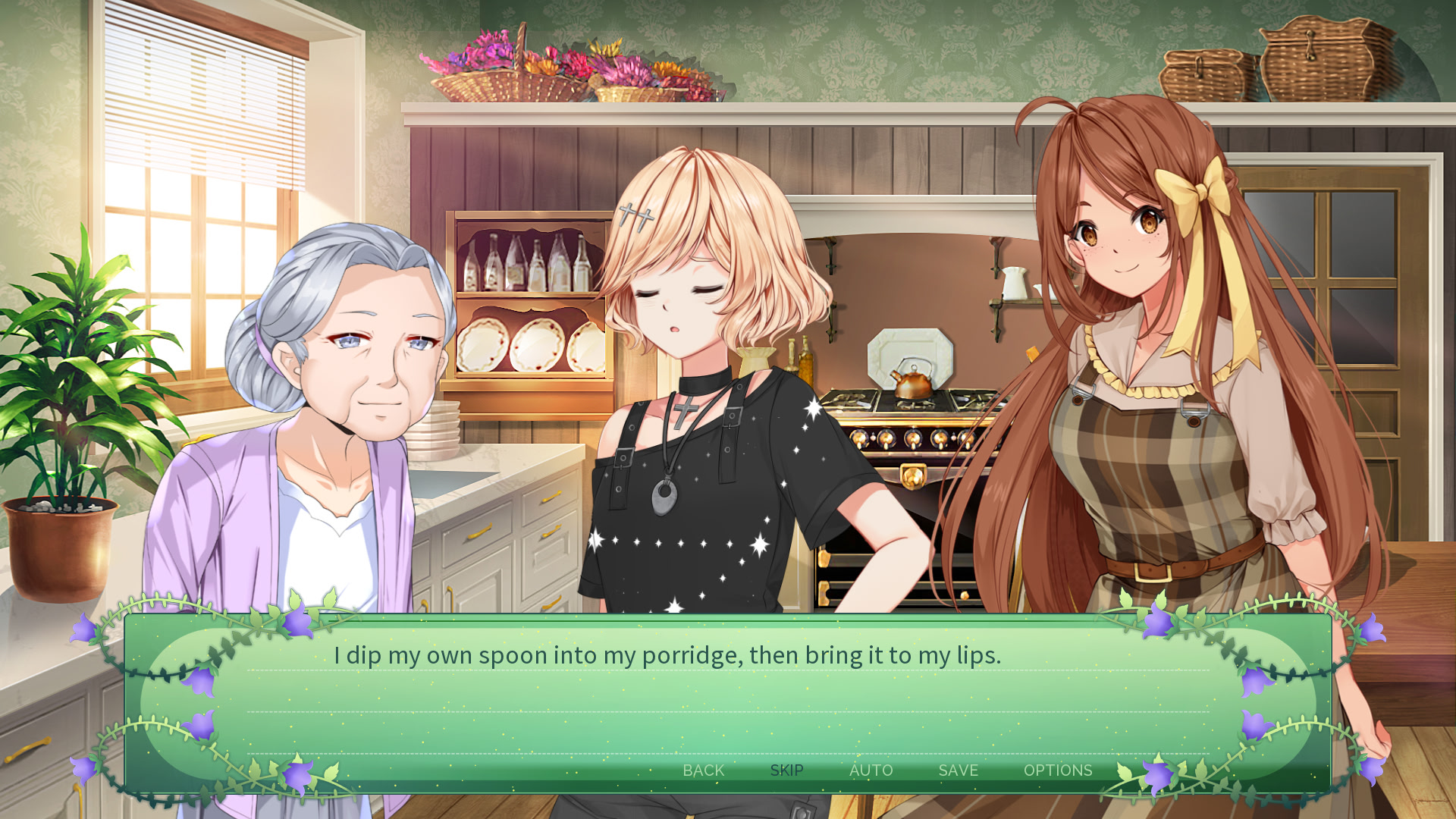
Task: Click SAVE to store game progress
Action: coord(956,770)
